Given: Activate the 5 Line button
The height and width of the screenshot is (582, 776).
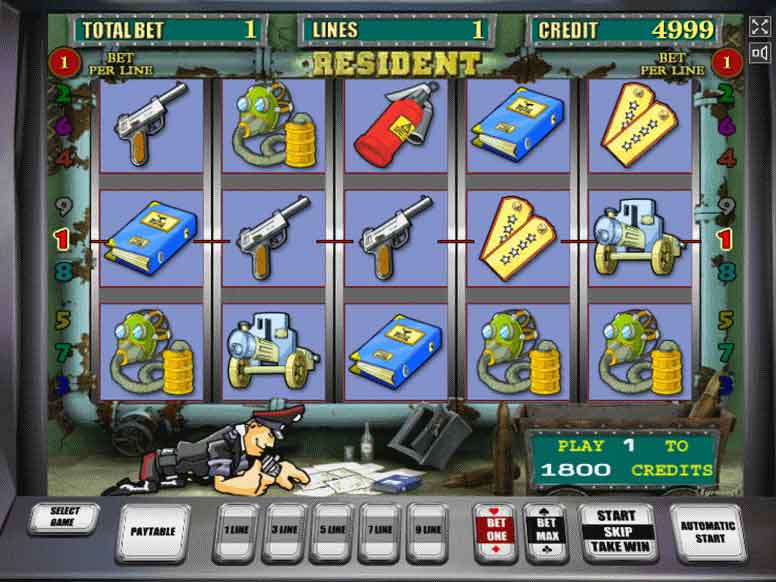Looking at the screenshot, I should pyautogui.click(x=332, y=530).
